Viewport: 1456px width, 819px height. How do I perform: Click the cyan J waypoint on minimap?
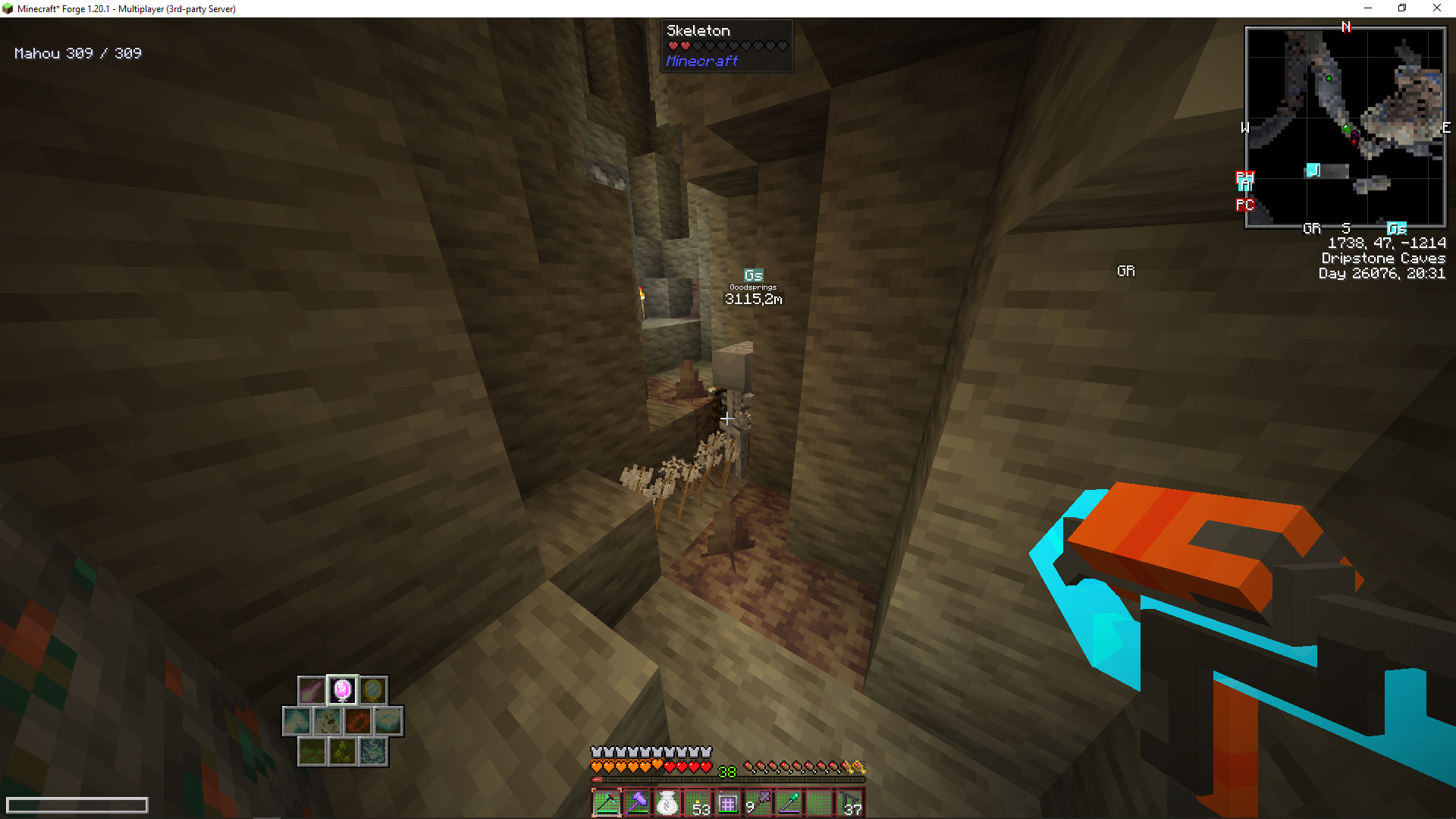point(1313,171)
